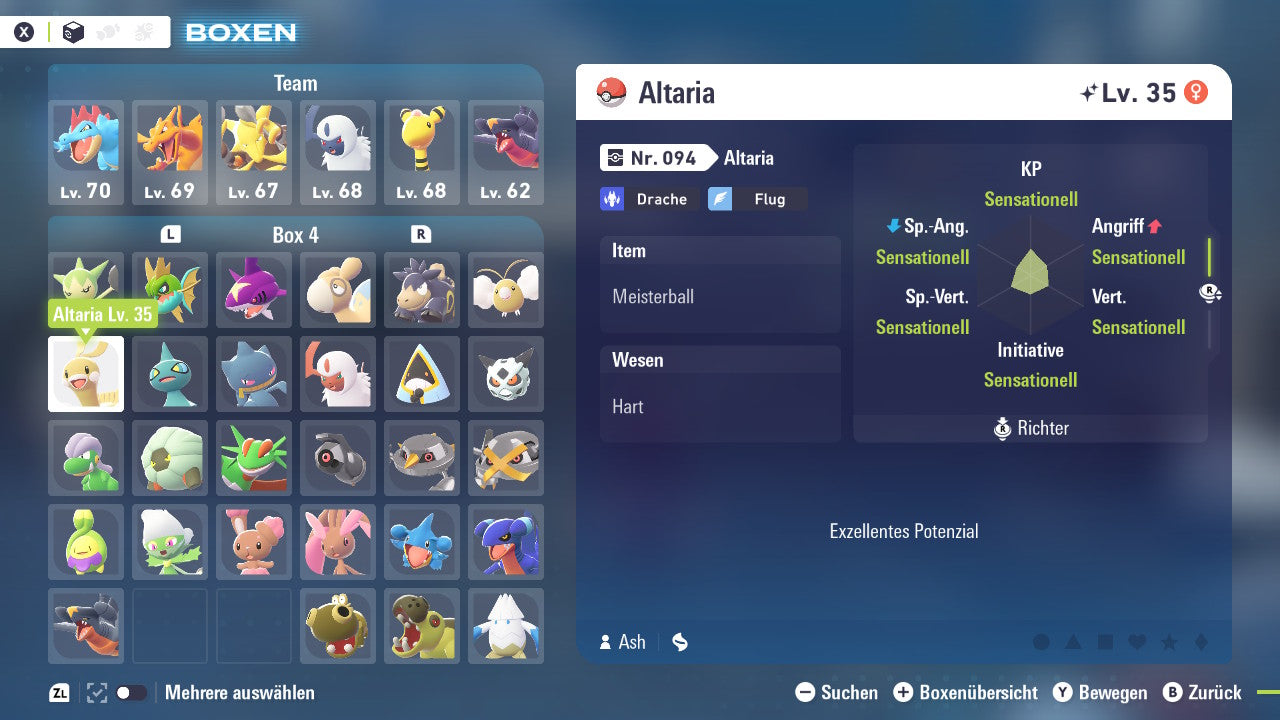The image size is (1280, 720).
Task: Click Zurück to go back
Action: 1205,692
